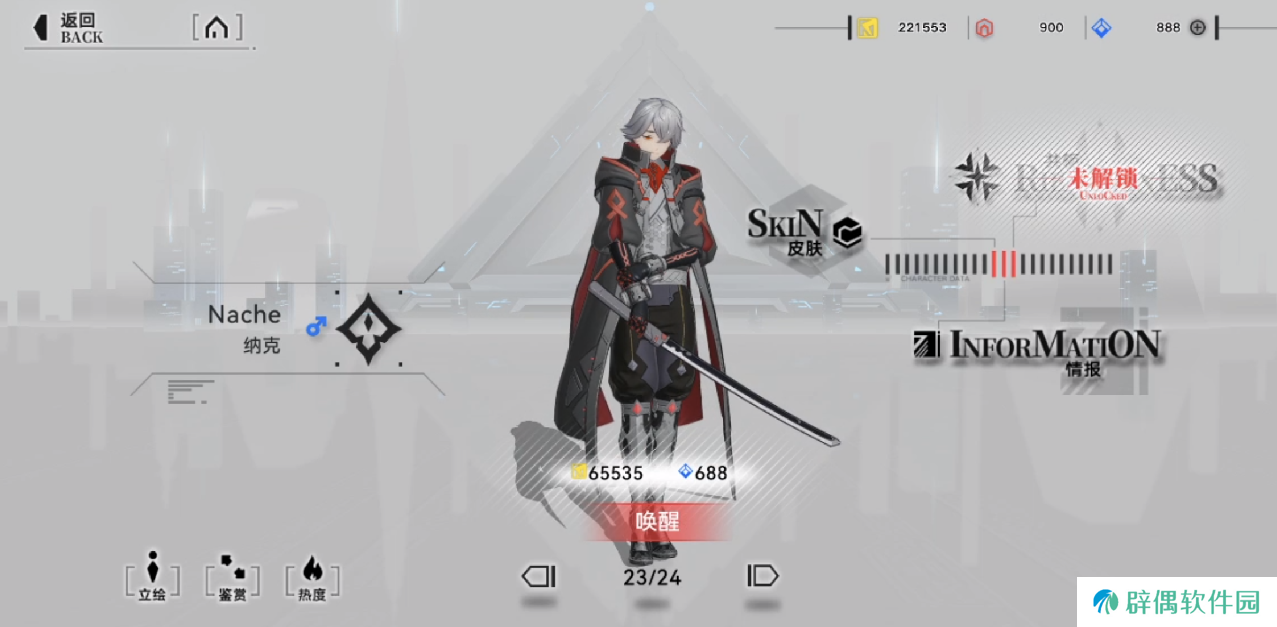This screenshot has width=1277, height=627.
Task: Open the INFORMATION 情报 panel
Action: point(1040,350)
